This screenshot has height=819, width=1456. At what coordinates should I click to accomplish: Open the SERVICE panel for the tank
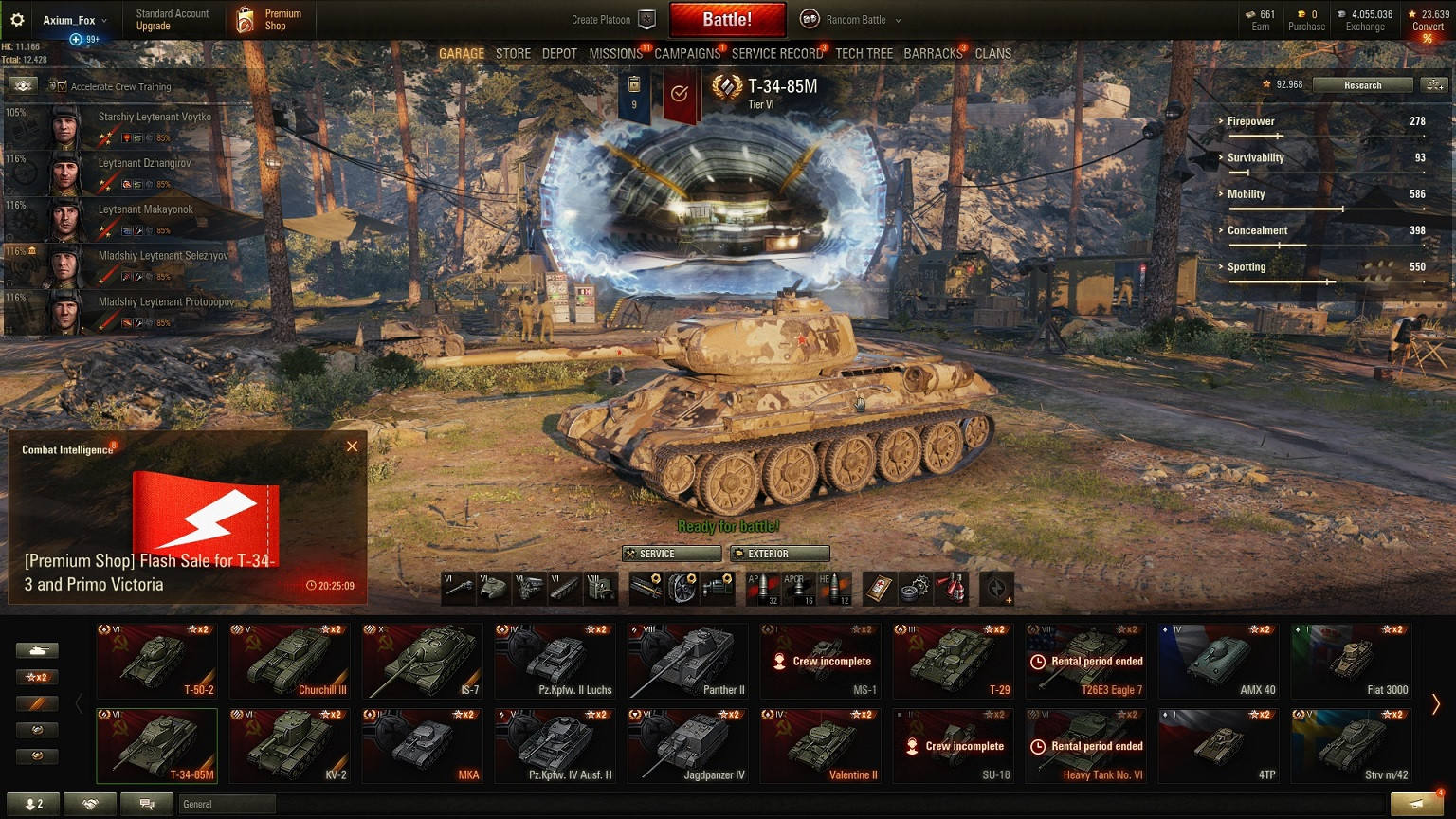[671, 554]
